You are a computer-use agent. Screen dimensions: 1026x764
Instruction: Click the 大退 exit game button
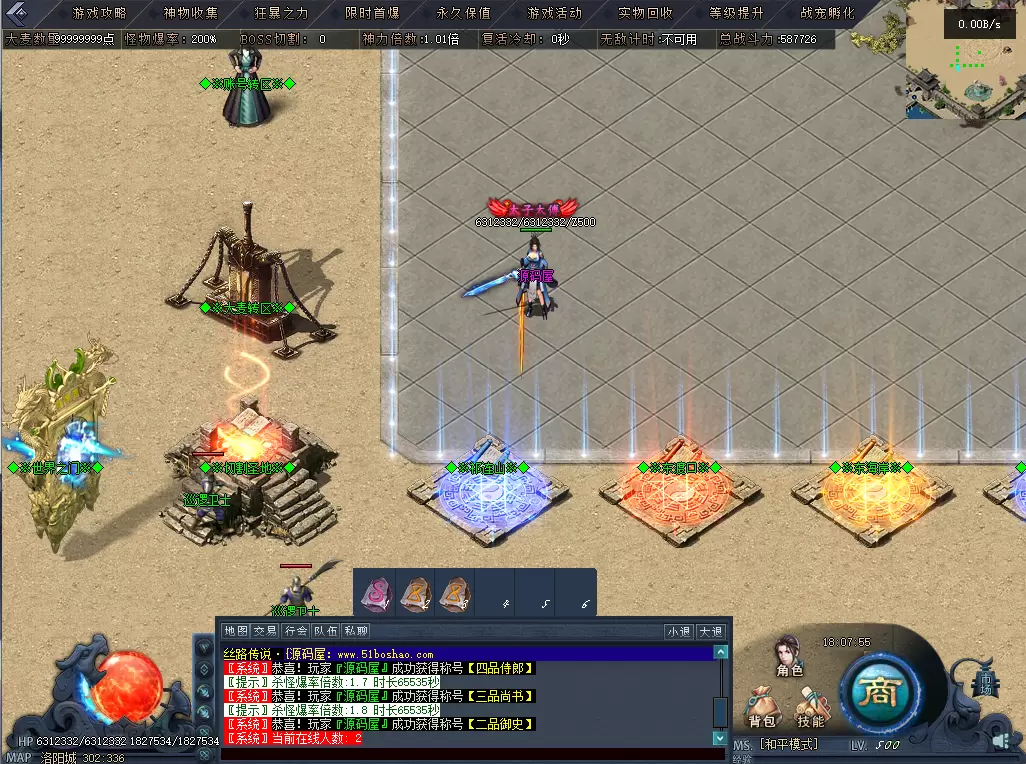(x=710, y=631)
